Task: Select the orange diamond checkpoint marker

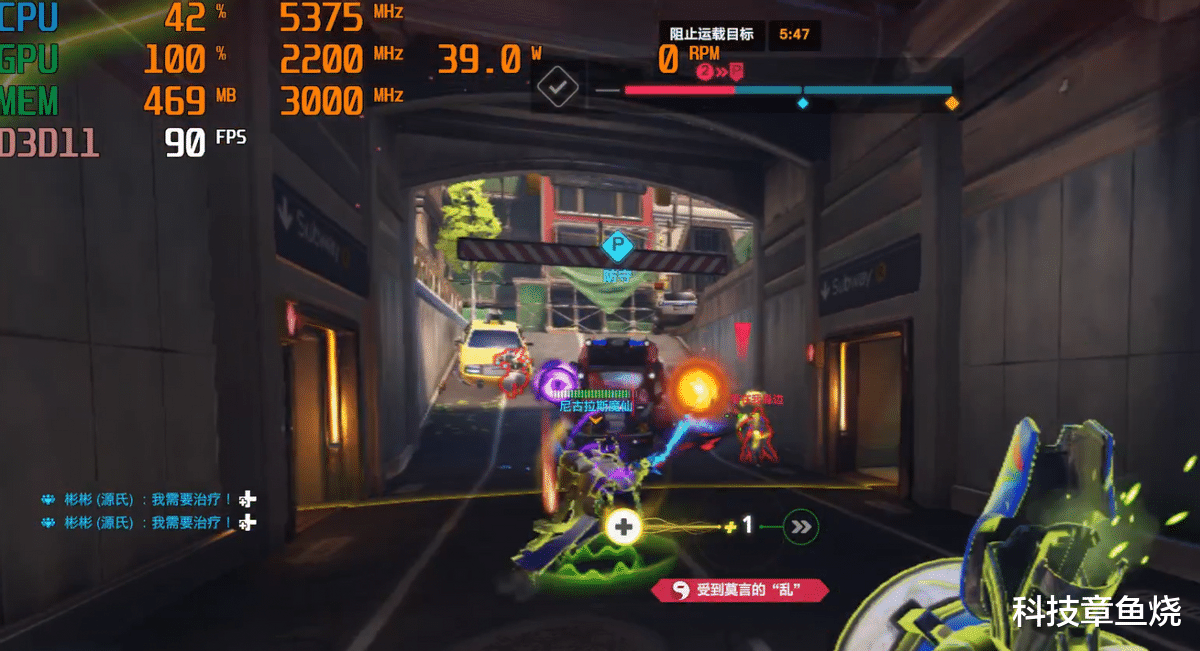Action: [952, 102]
